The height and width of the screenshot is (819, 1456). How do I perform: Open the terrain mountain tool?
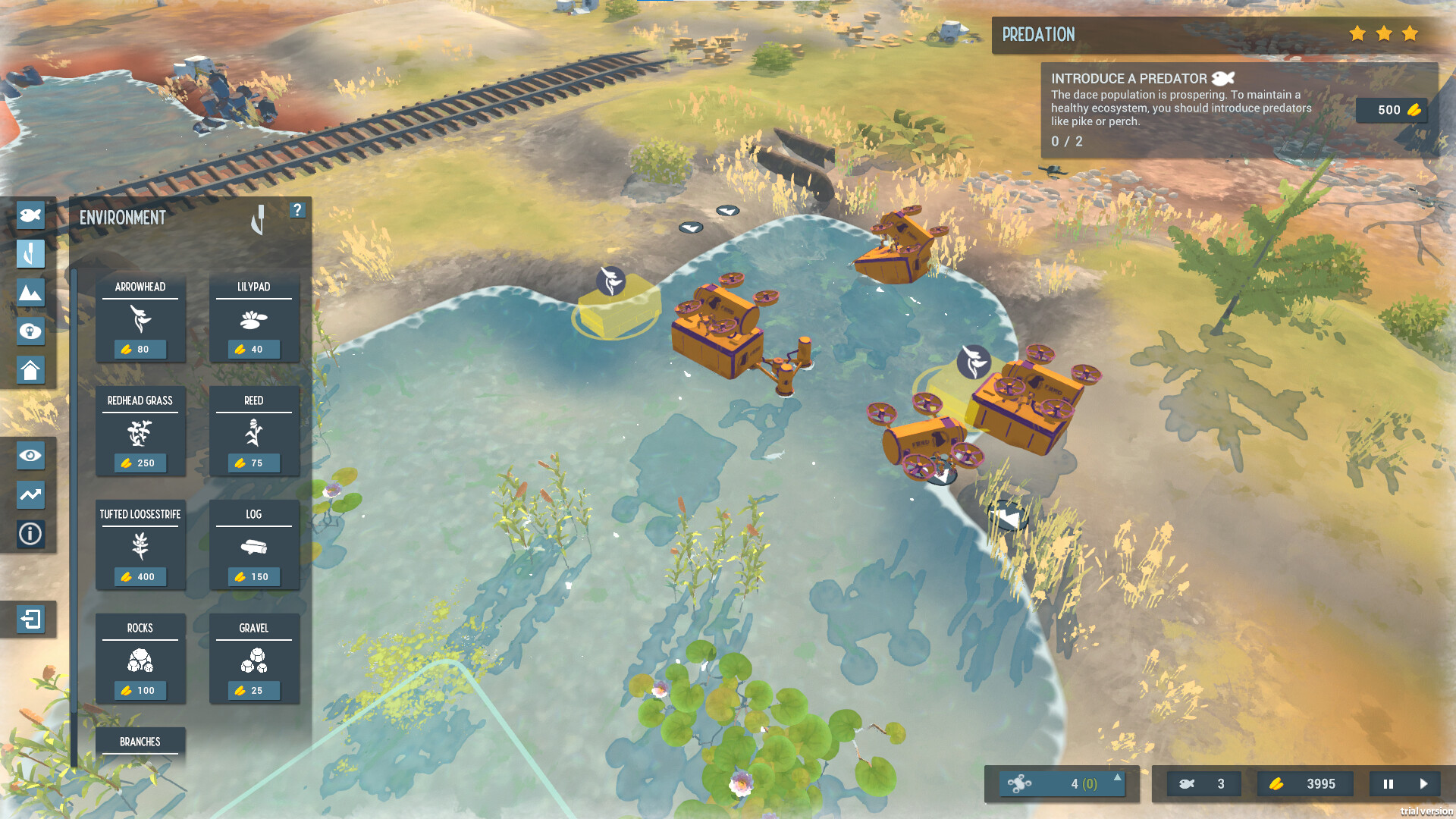[30, 293]
